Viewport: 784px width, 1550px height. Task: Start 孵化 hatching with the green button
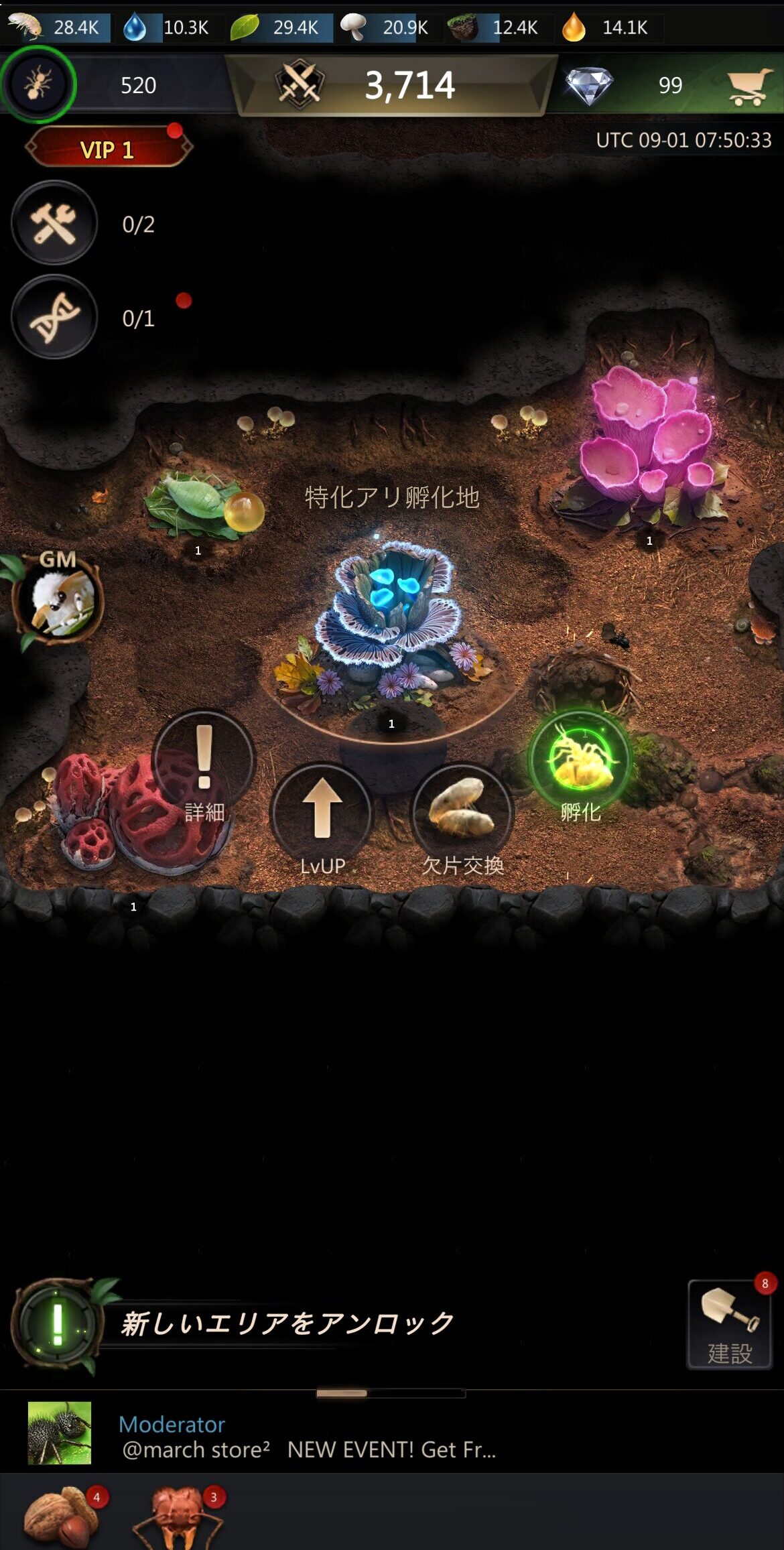coord(580,762)
